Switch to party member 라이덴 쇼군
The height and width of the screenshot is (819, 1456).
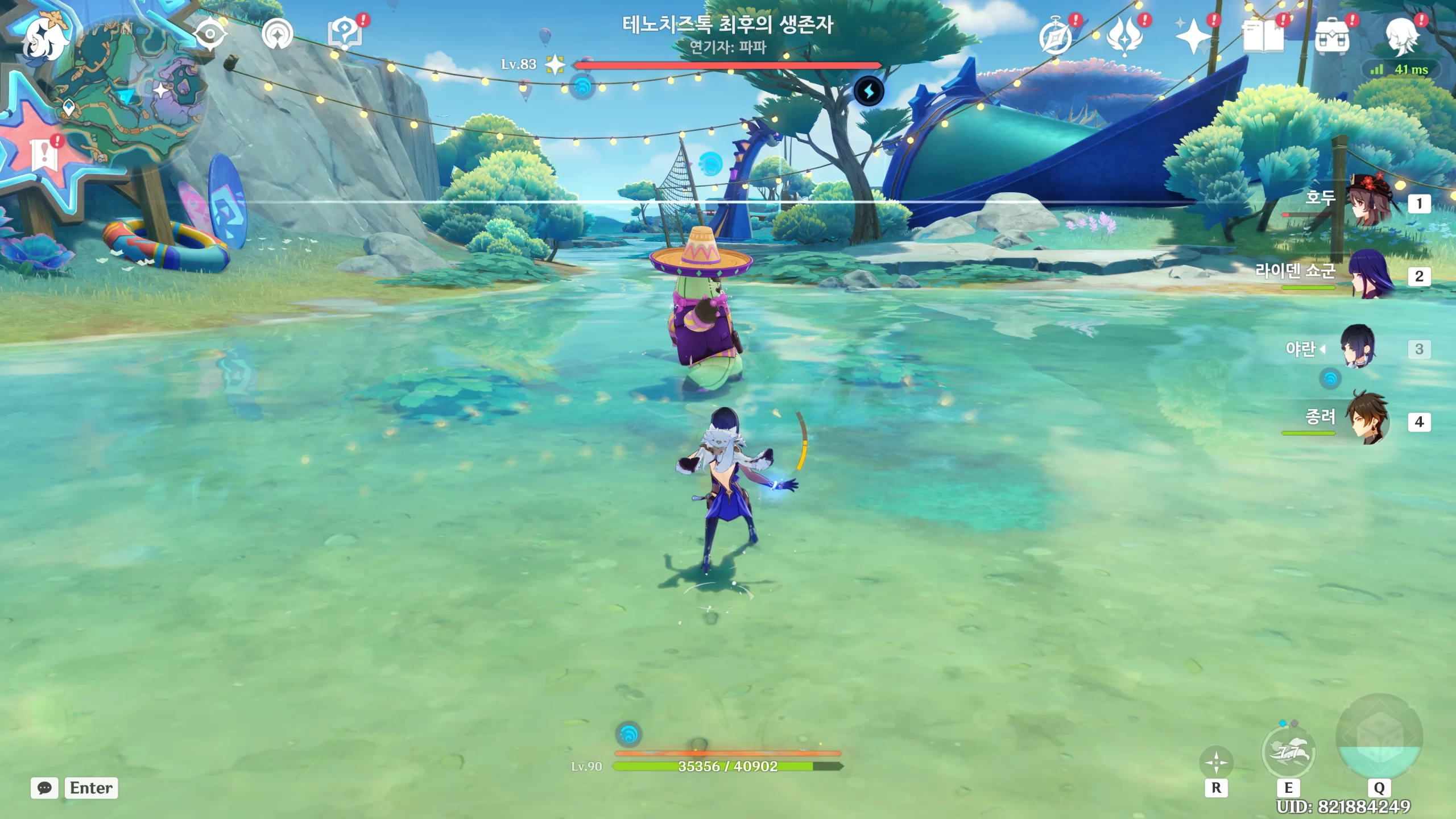pos(1371,275)
